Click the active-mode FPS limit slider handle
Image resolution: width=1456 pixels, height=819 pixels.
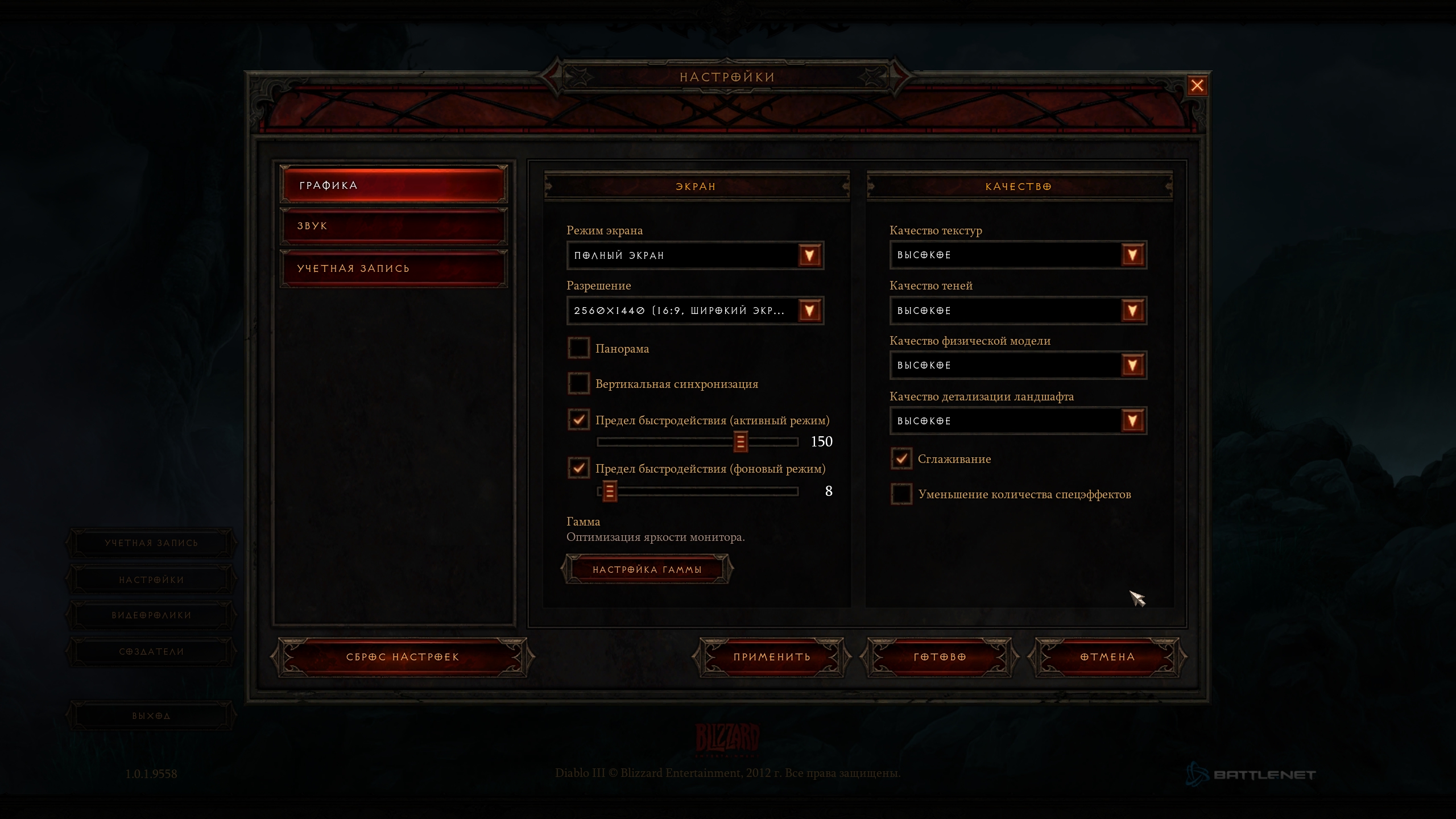pos(740,441)
